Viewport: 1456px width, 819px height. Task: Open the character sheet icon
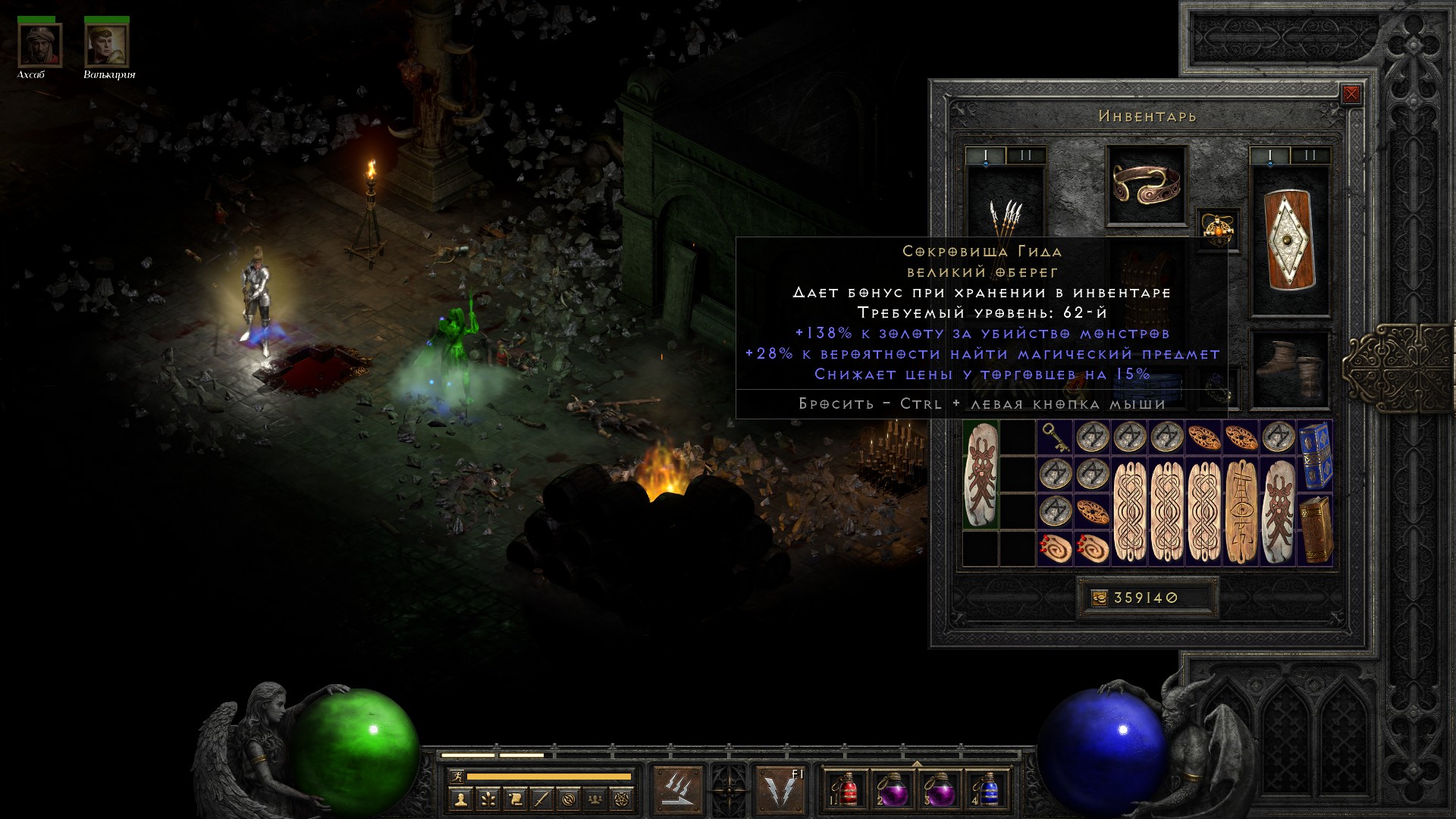click(x=460, y=799)
